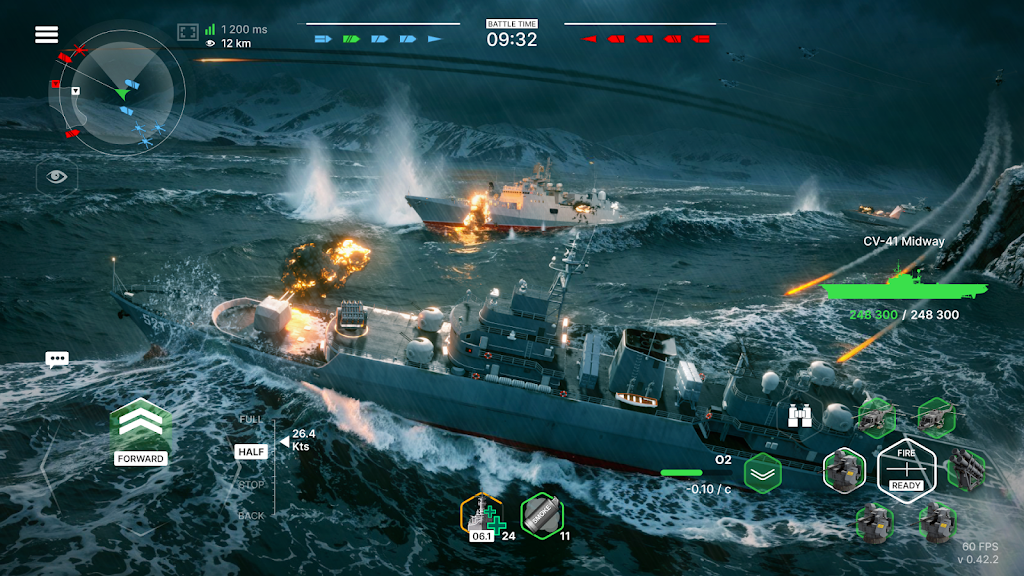Open the hamburger menu
1024x576 pixels.
46,35
